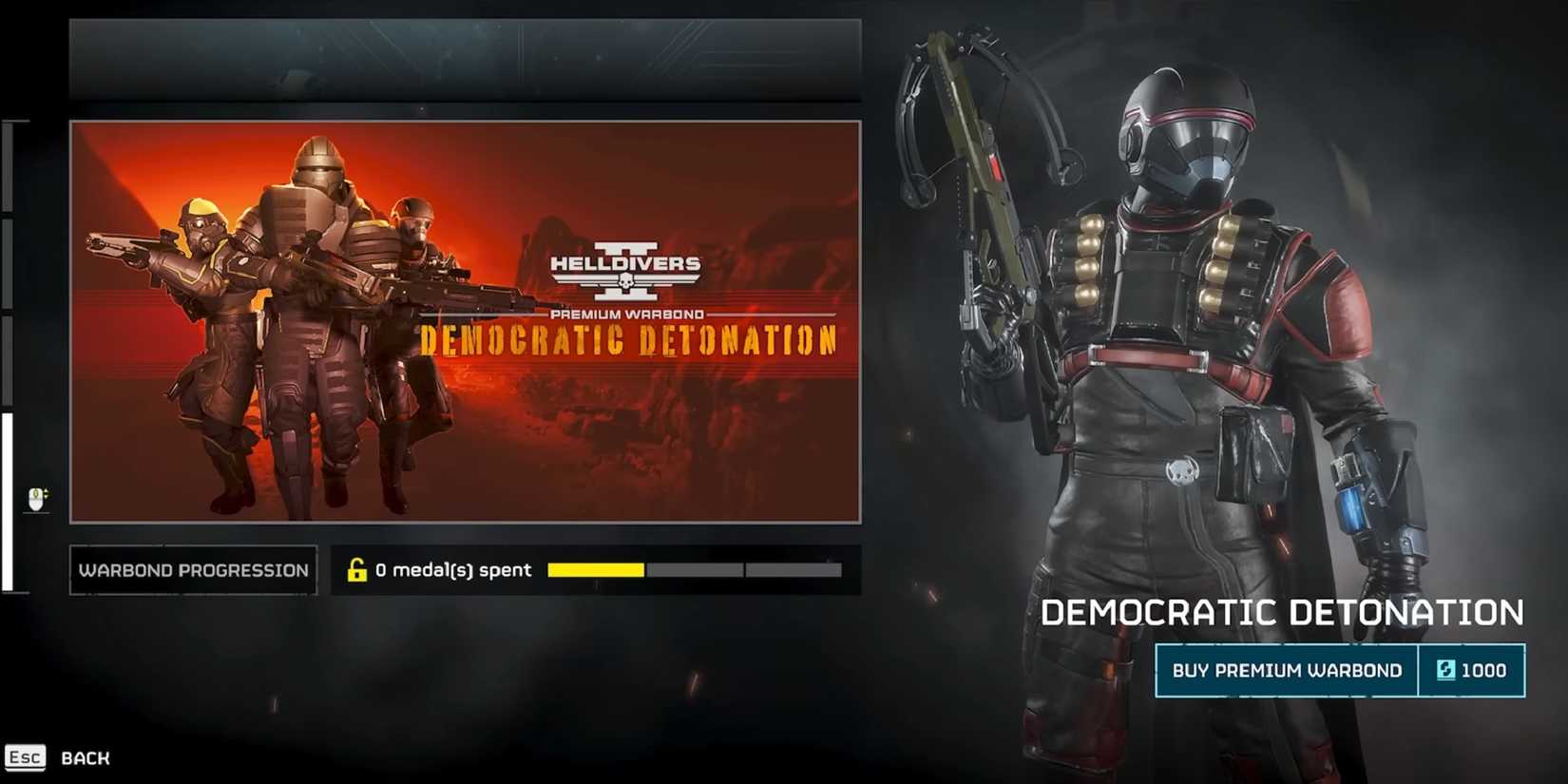Screen dimensions: 1568x784
Task: Switch to the Warbond Progression tab
Action: pyautogui.click(x=192, y=569)
